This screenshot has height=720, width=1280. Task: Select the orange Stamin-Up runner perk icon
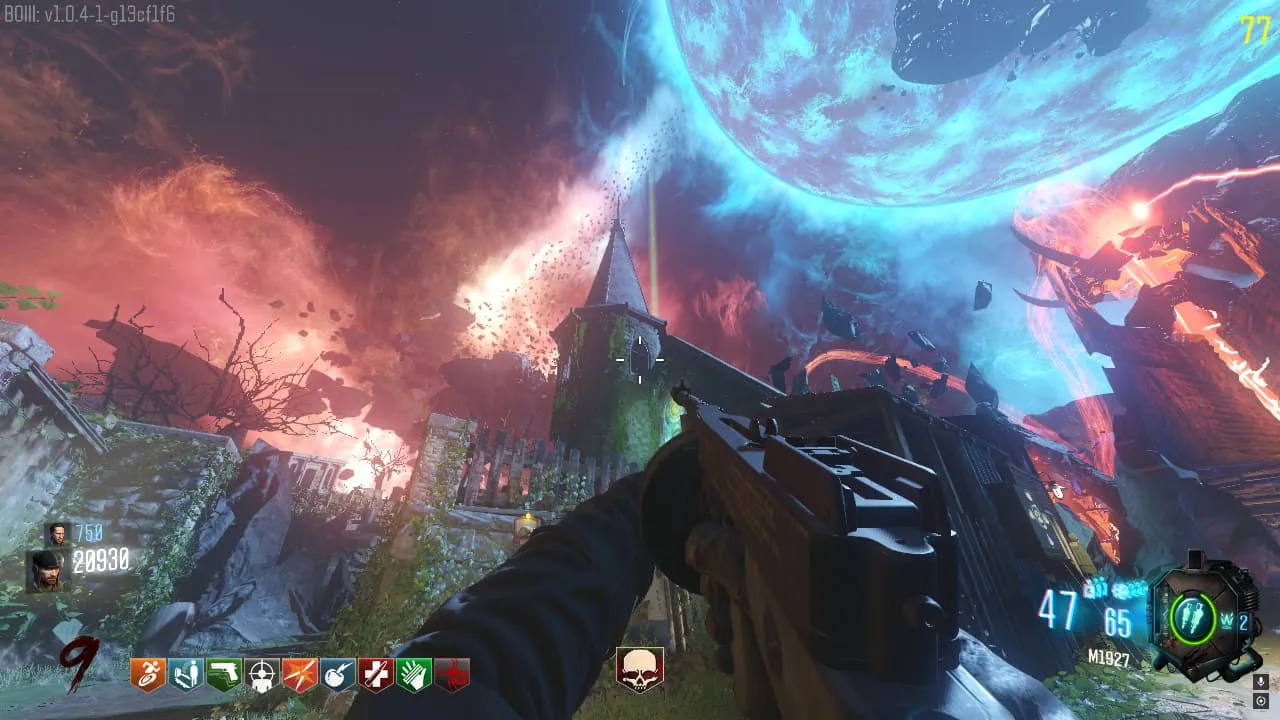tap(147, 675)
